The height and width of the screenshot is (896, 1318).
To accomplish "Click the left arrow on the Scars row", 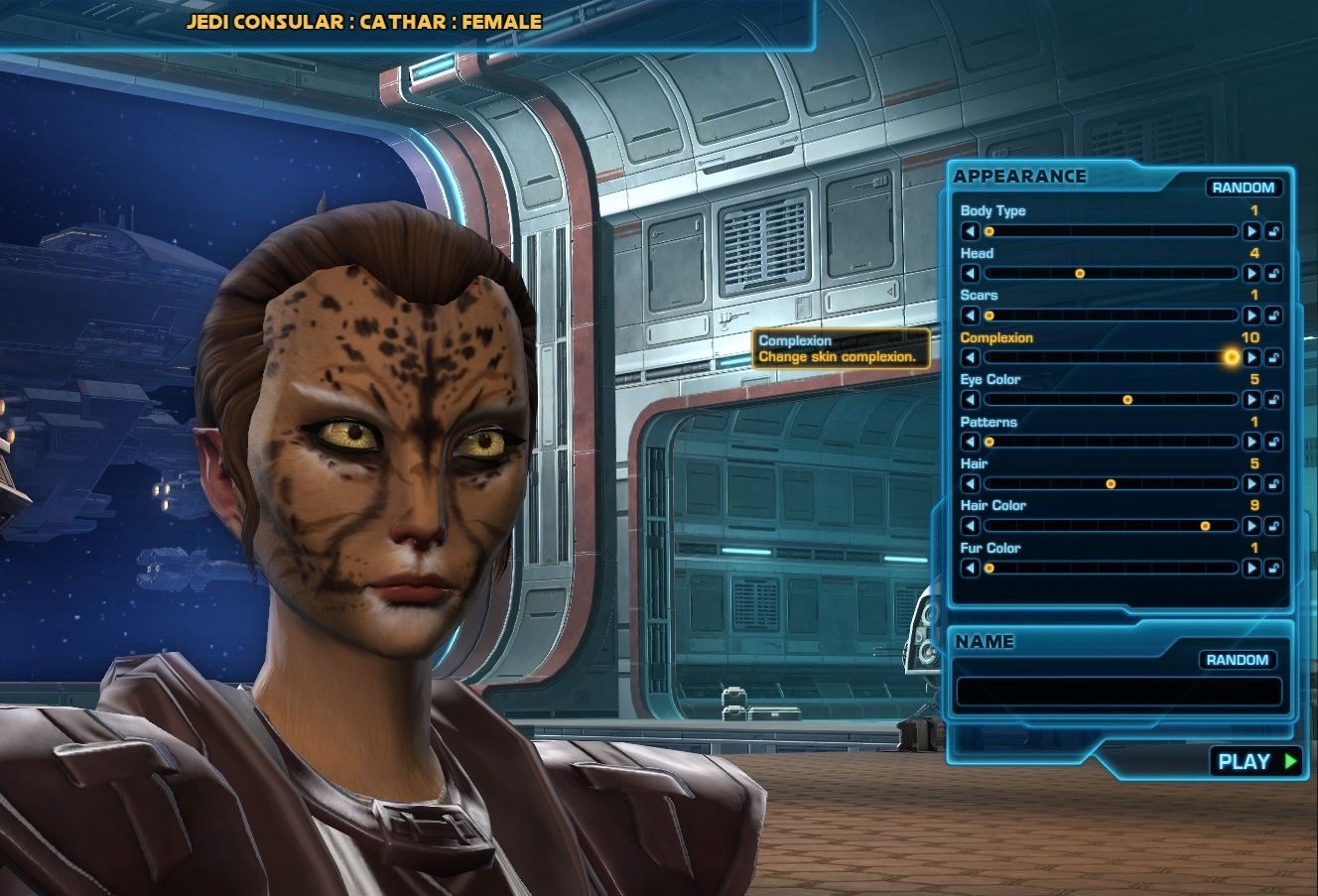I will [970, 316].
